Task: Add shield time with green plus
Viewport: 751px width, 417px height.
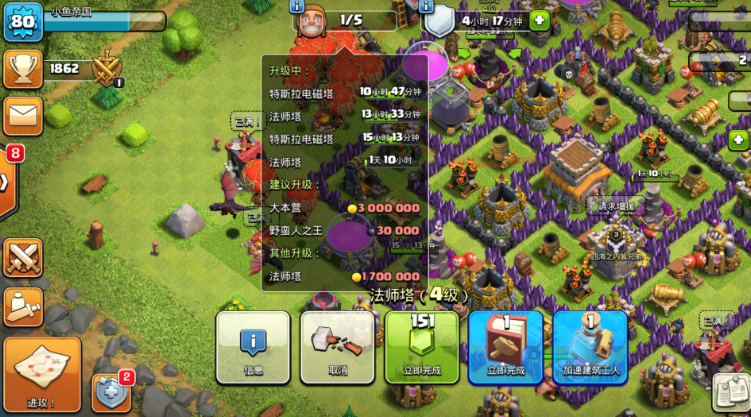Action: click(x=540, y=20)
